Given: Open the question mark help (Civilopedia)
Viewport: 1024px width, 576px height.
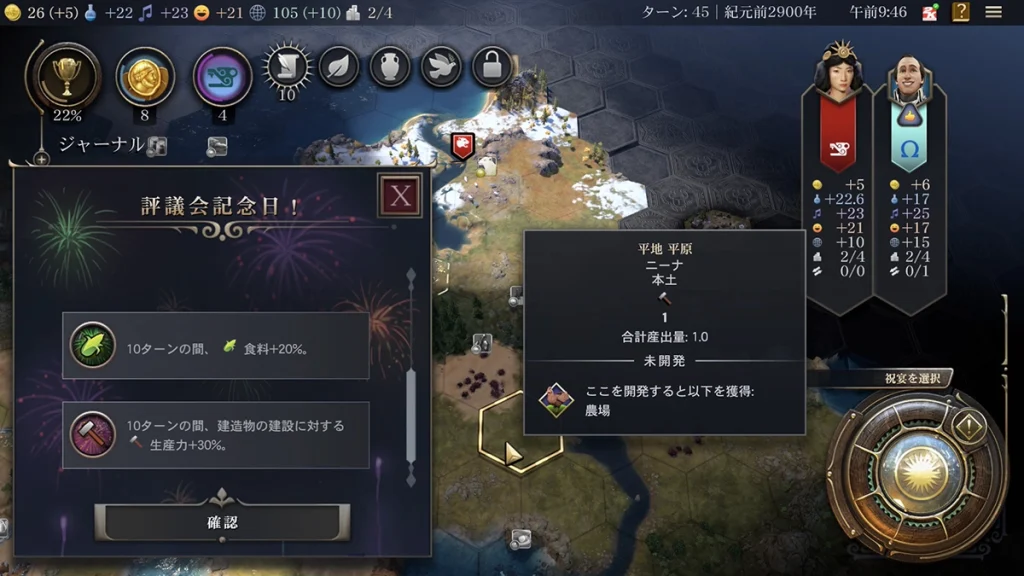Looking at the screenshot, I should click(x=961, y=12).
